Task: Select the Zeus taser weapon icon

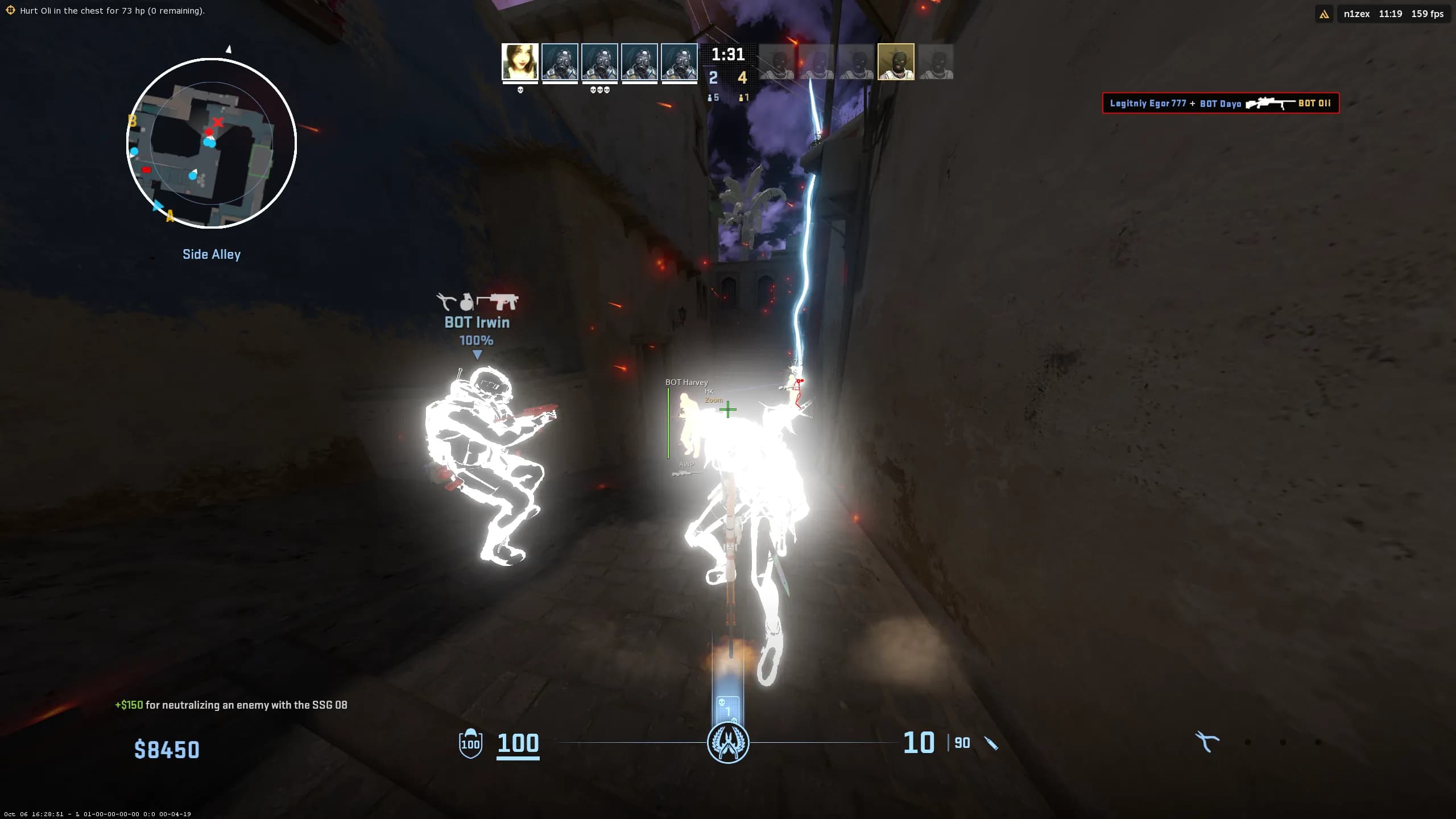Action: click(x=1207, y=742)
